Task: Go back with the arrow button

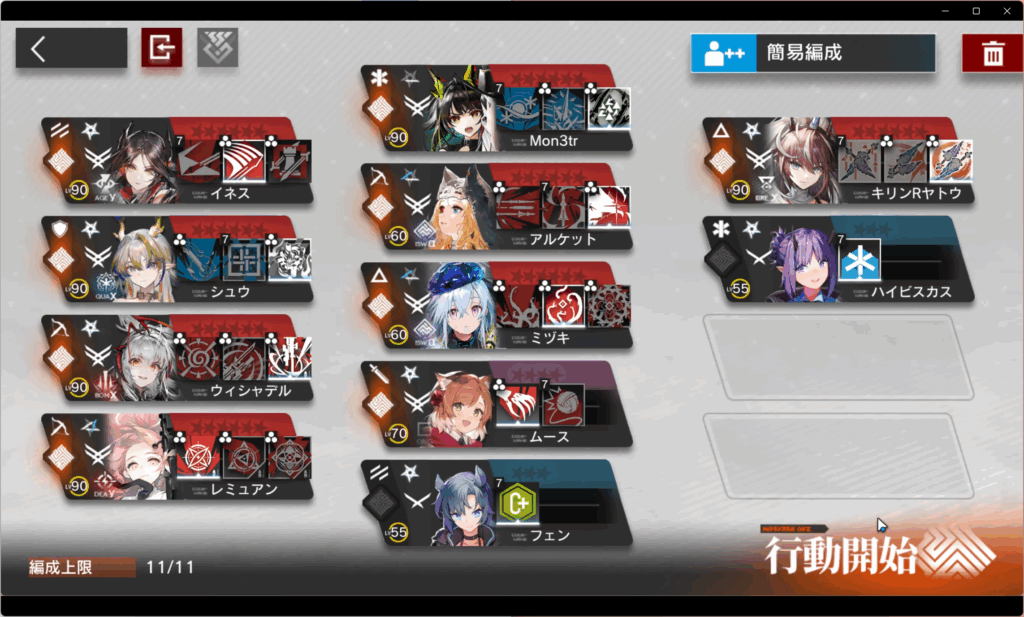Action: [x=70, y=48]
